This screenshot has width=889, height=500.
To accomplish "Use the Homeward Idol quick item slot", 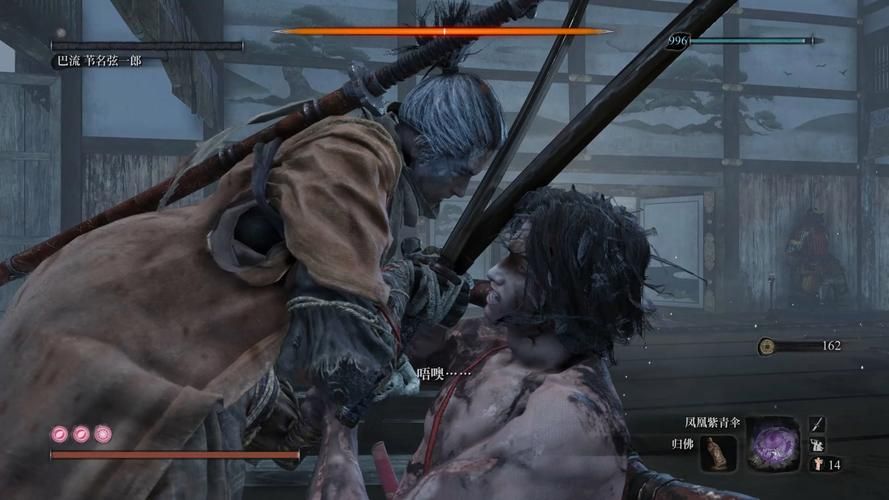I will click(x=718, y=453).
